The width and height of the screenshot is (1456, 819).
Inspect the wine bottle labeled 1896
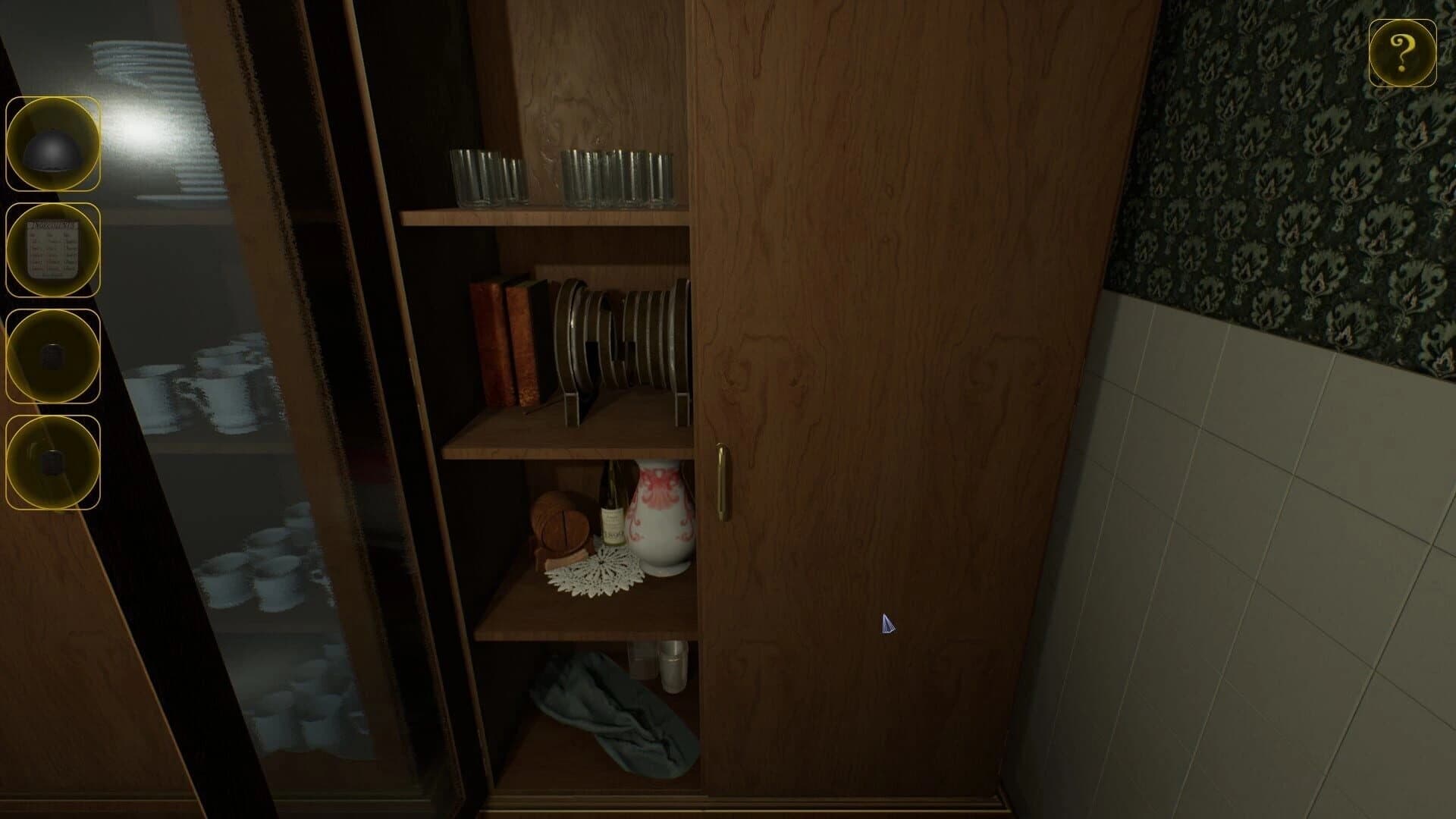(611, 516)
